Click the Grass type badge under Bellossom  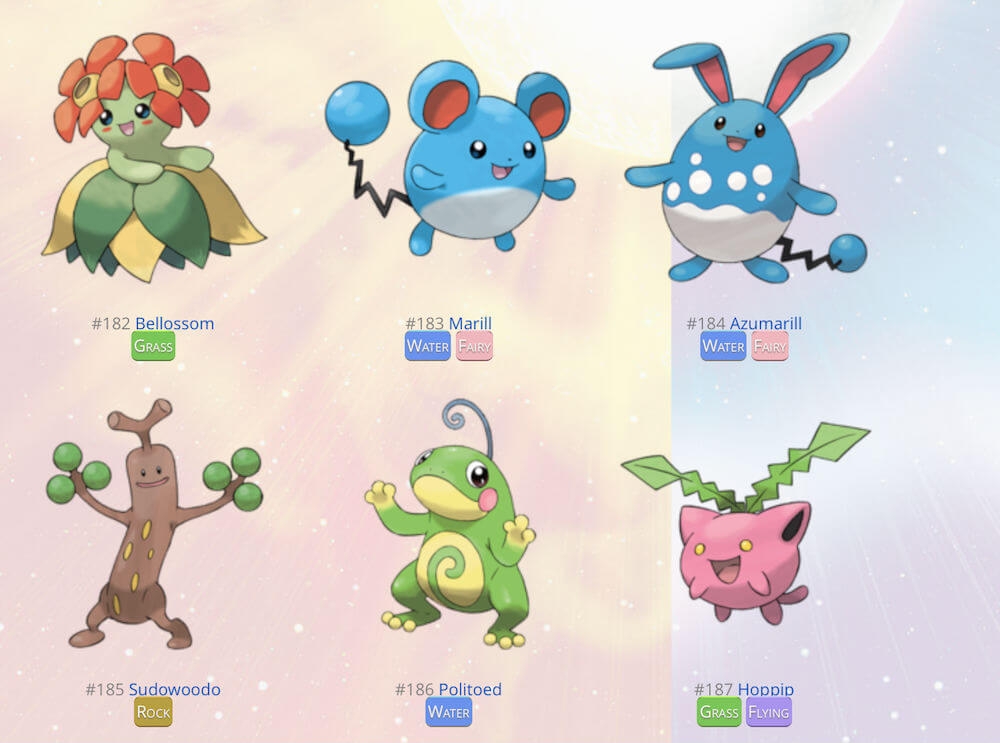(153, 347)
